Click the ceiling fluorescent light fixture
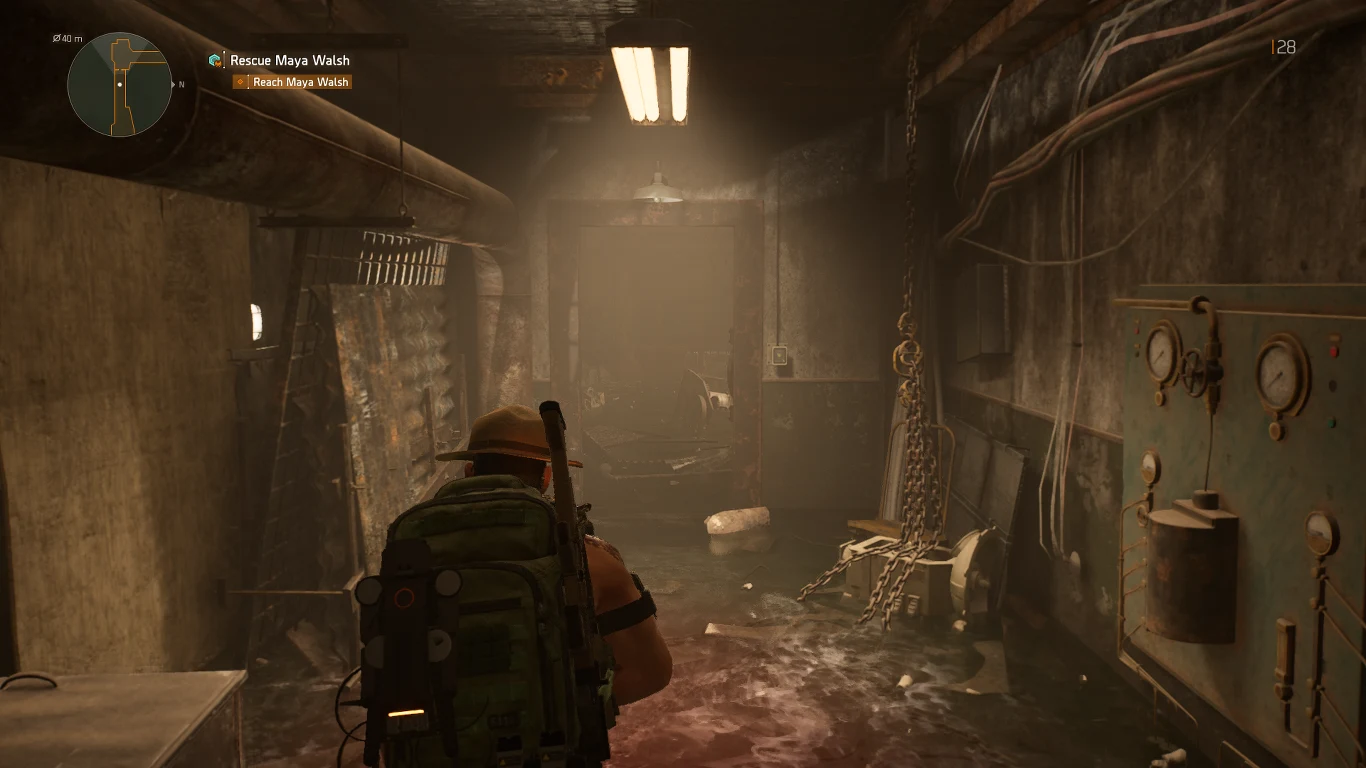 [x=648, y=75]
